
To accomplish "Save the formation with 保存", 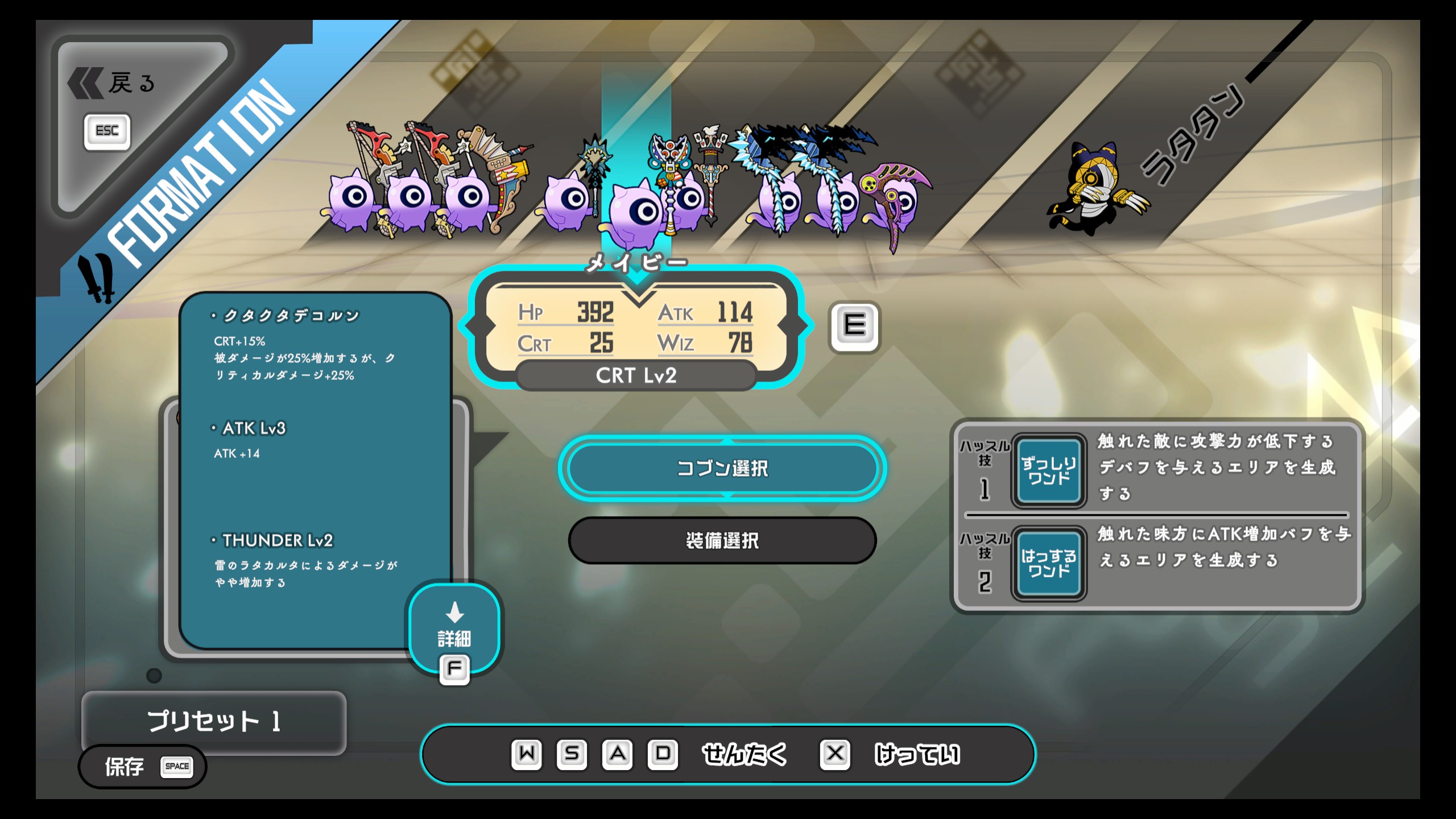I will (x=142, y=767).
